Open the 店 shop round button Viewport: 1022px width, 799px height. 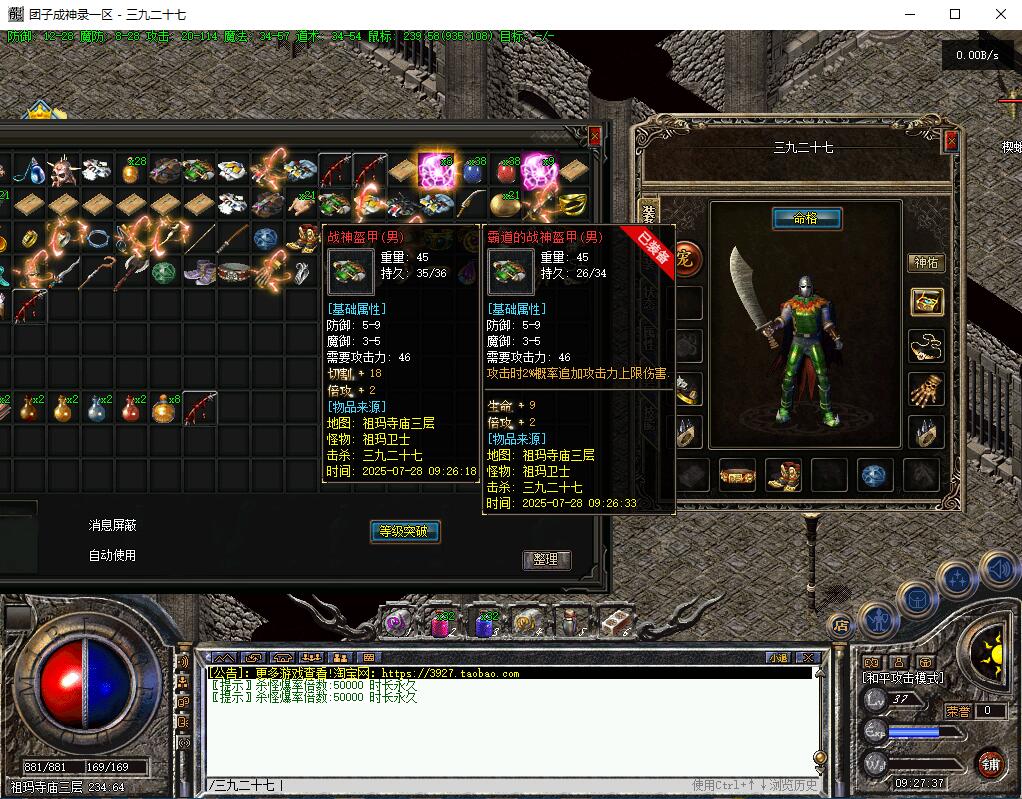point(841,626)
